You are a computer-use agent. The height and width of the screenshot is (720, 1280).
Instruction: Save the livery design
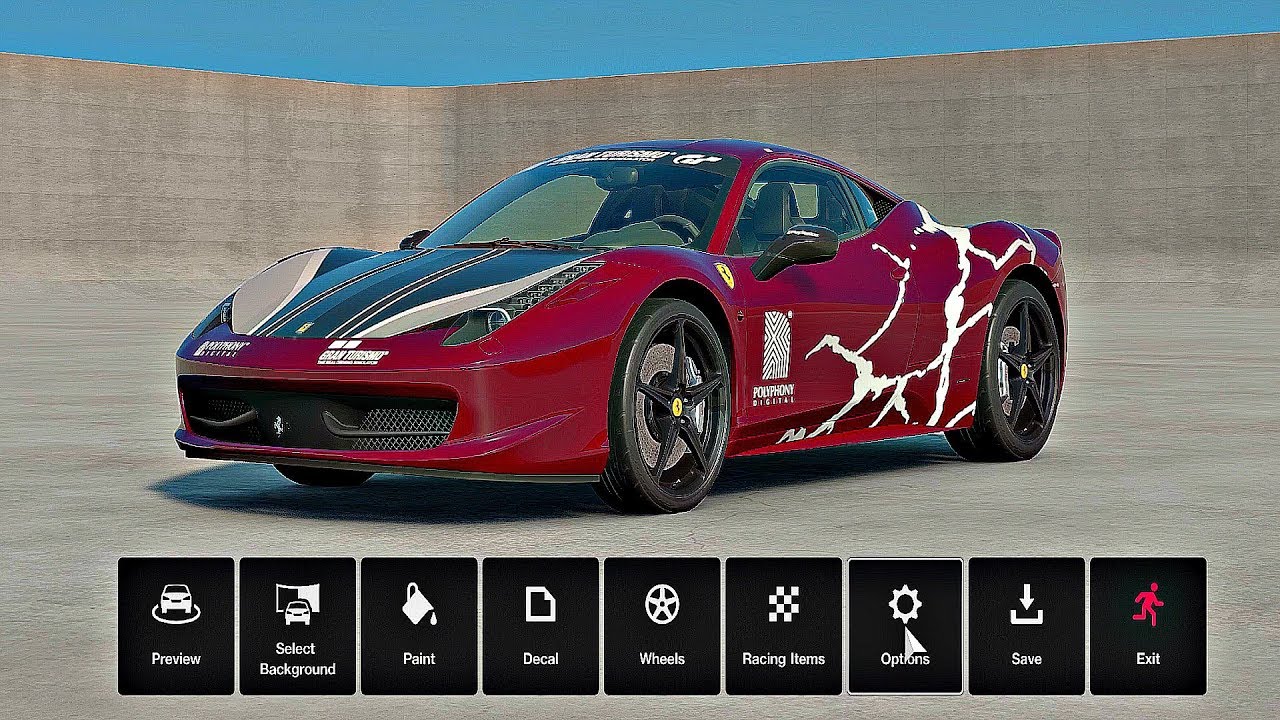coord(1026,626)
